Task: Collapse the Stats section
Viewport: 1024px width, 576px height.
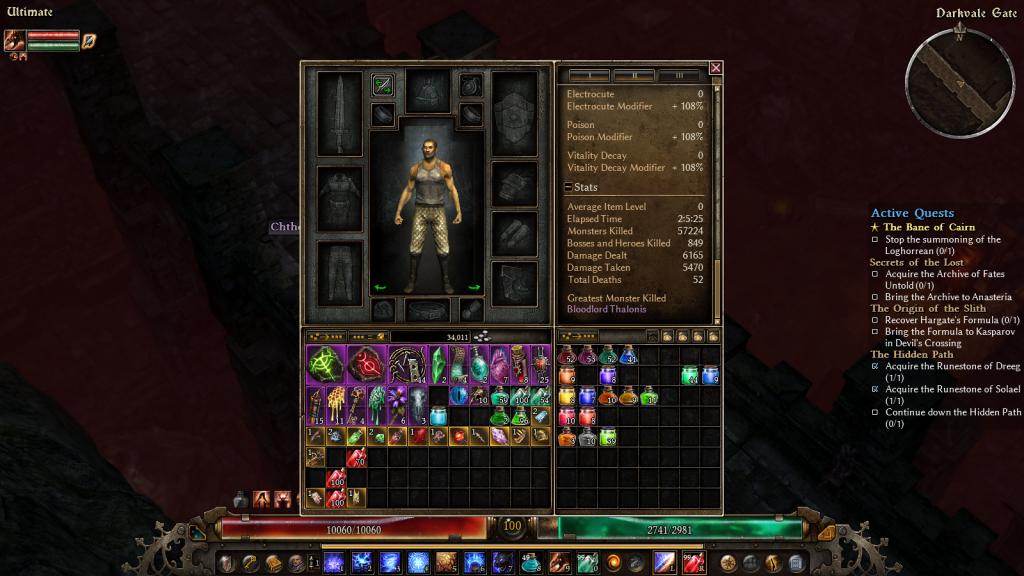Action: coord(568,187)
